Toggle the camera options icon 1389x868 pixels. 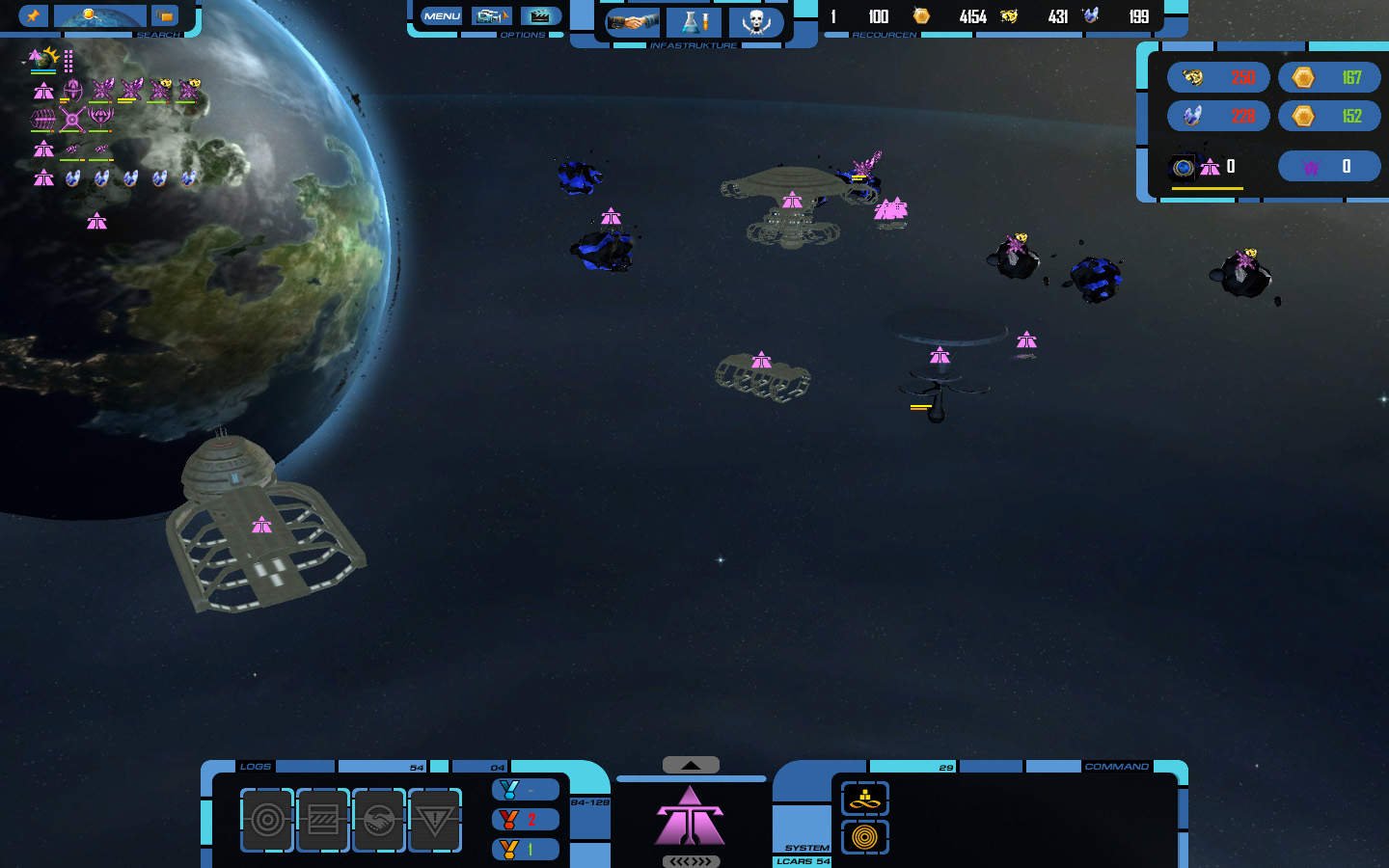[x=491, y=16]
